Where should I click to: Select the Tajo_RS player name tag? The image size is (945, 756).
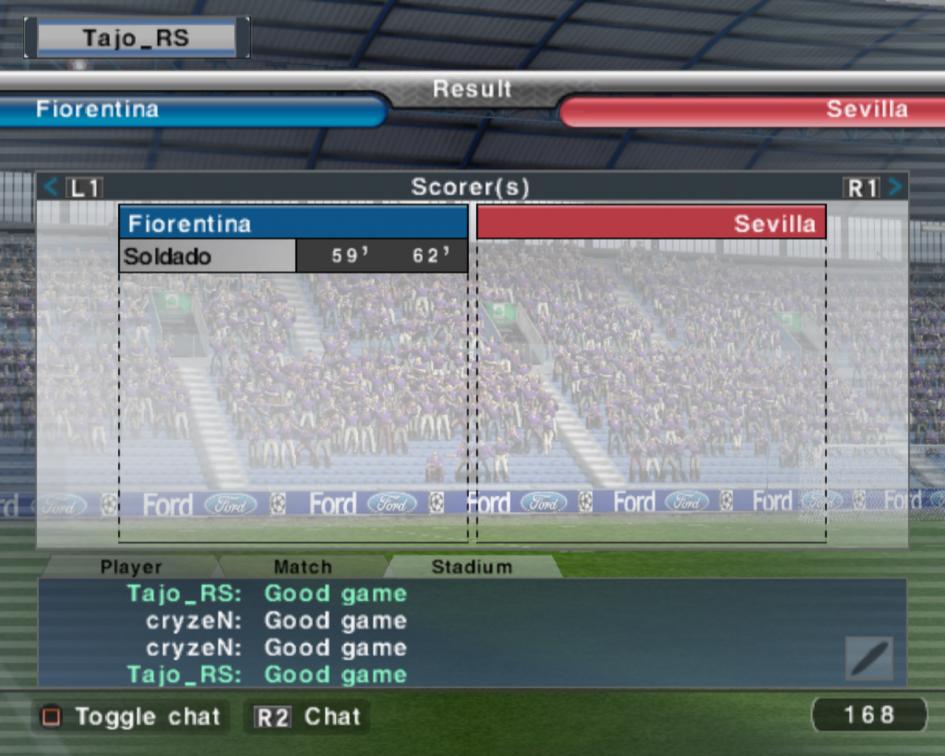(136, 39)
